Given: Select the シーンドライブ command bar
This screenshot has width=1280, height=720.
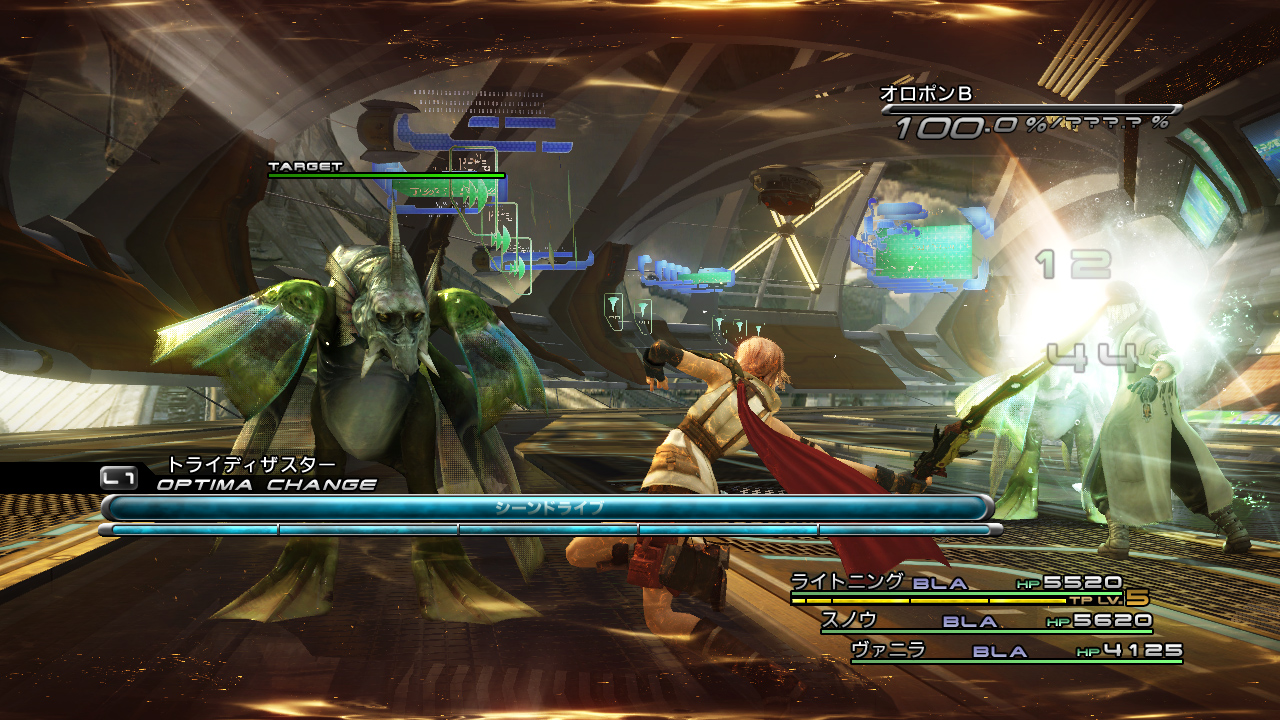Looking at the screenshot, I should 548,508.
